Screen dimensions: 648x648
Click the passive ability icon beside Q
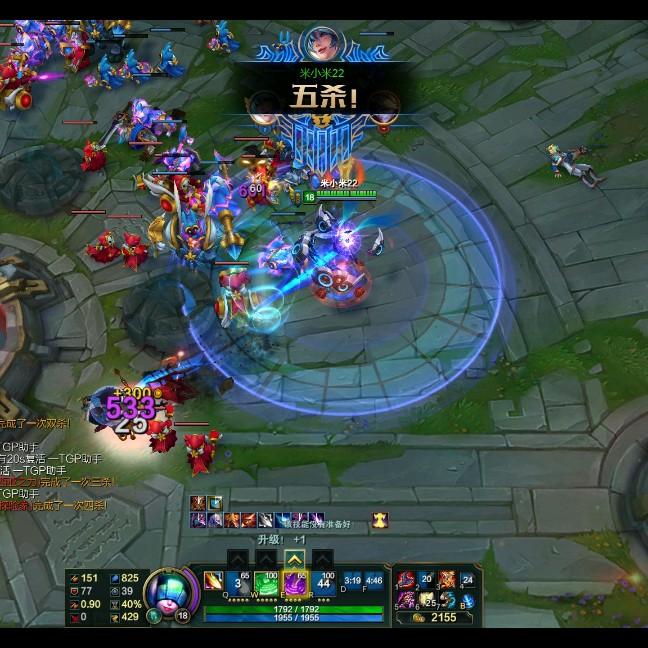213,580
